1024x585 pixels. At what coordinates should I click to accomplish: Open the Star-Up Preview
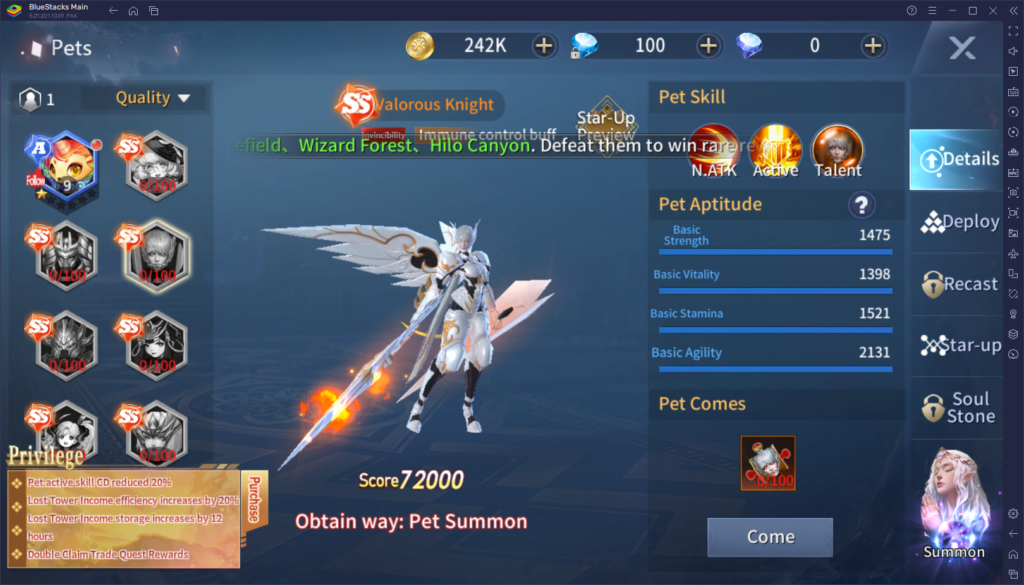click(606, 122)
